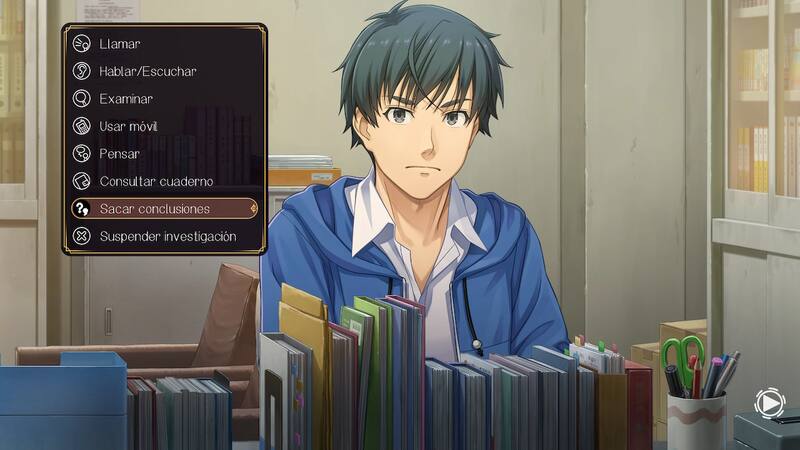Choose the Pensar command

click(x=120, y=154)
